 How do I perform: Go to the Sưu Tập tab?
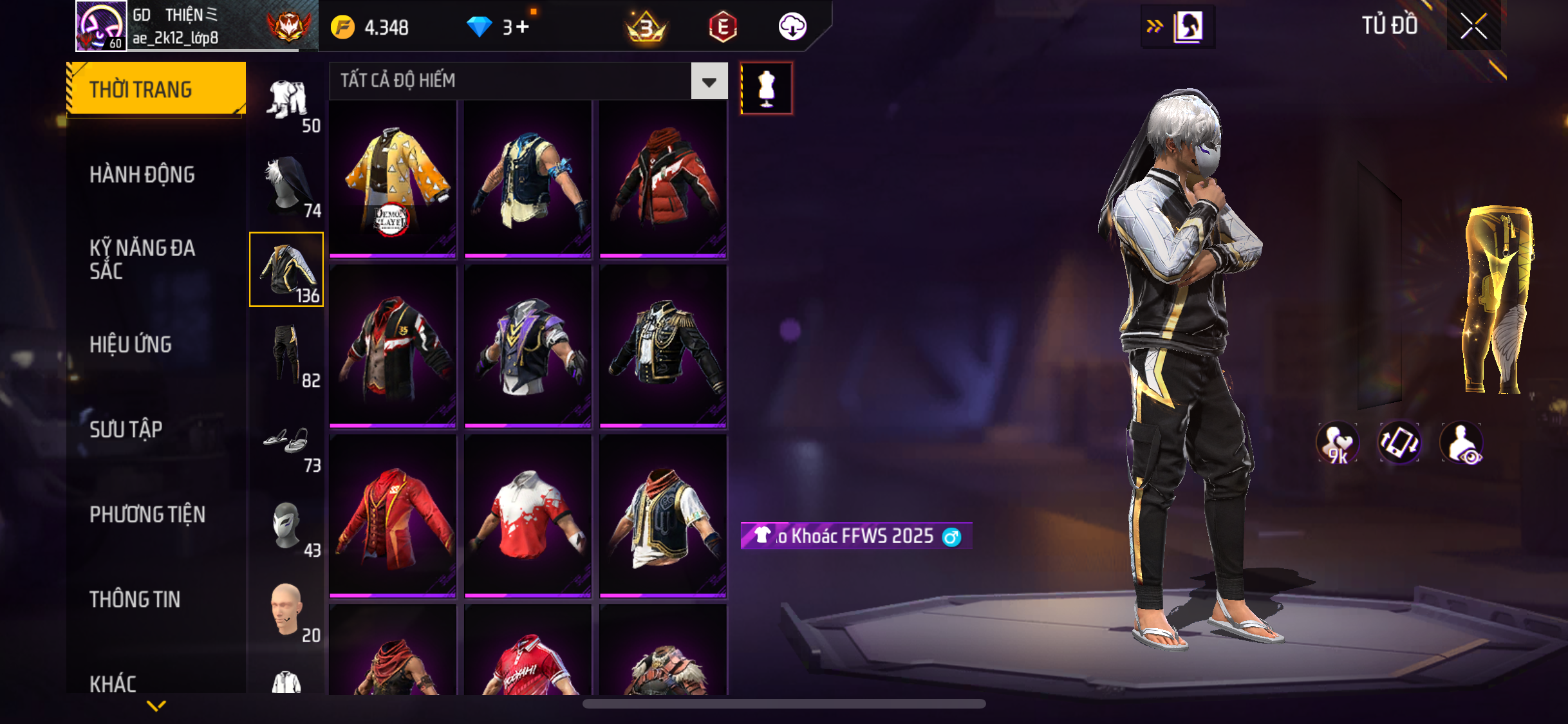pos(126,429)
